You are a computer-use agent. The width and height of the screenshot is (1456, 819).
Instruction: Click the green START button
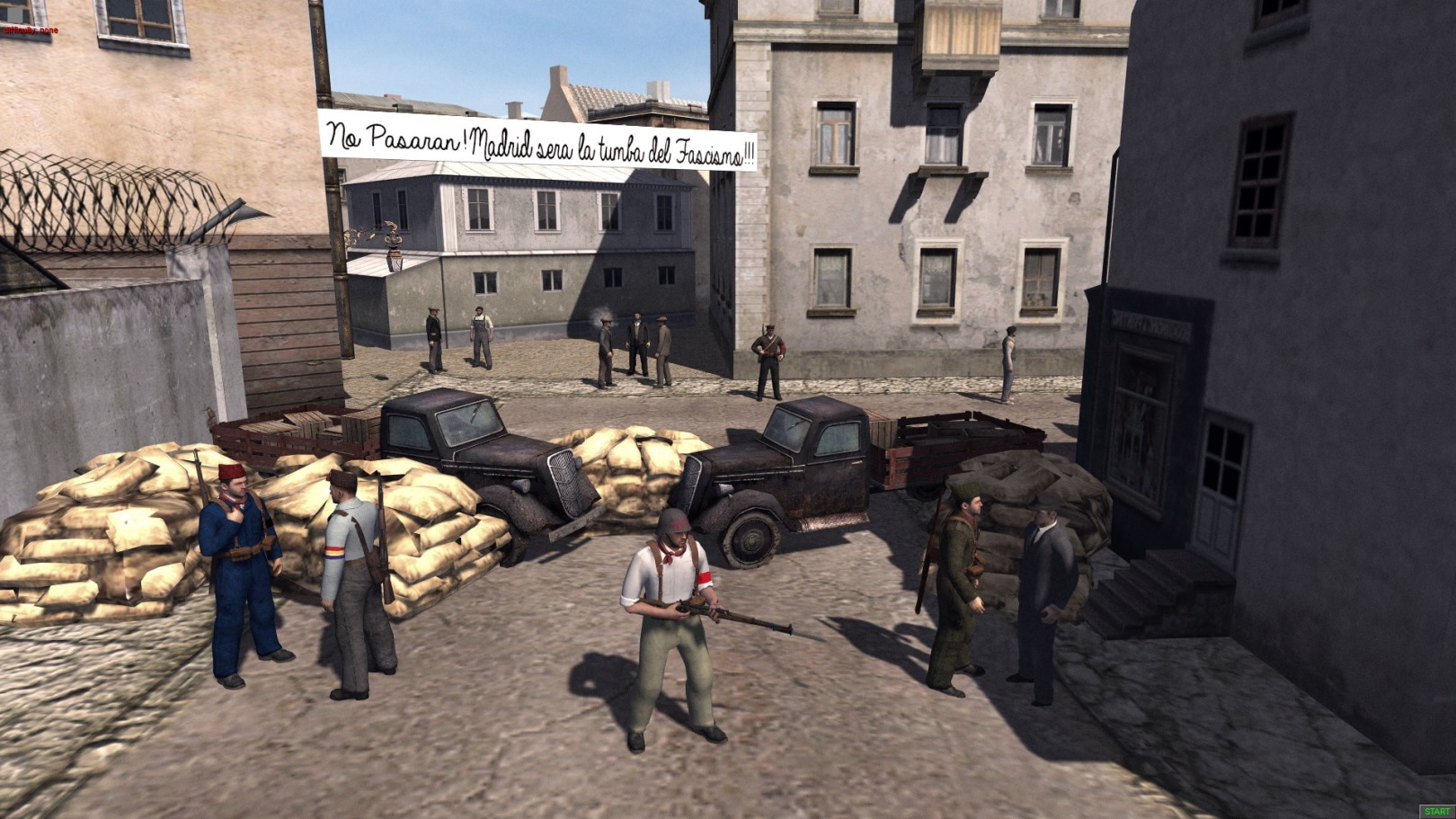[x=1437, y=812]
